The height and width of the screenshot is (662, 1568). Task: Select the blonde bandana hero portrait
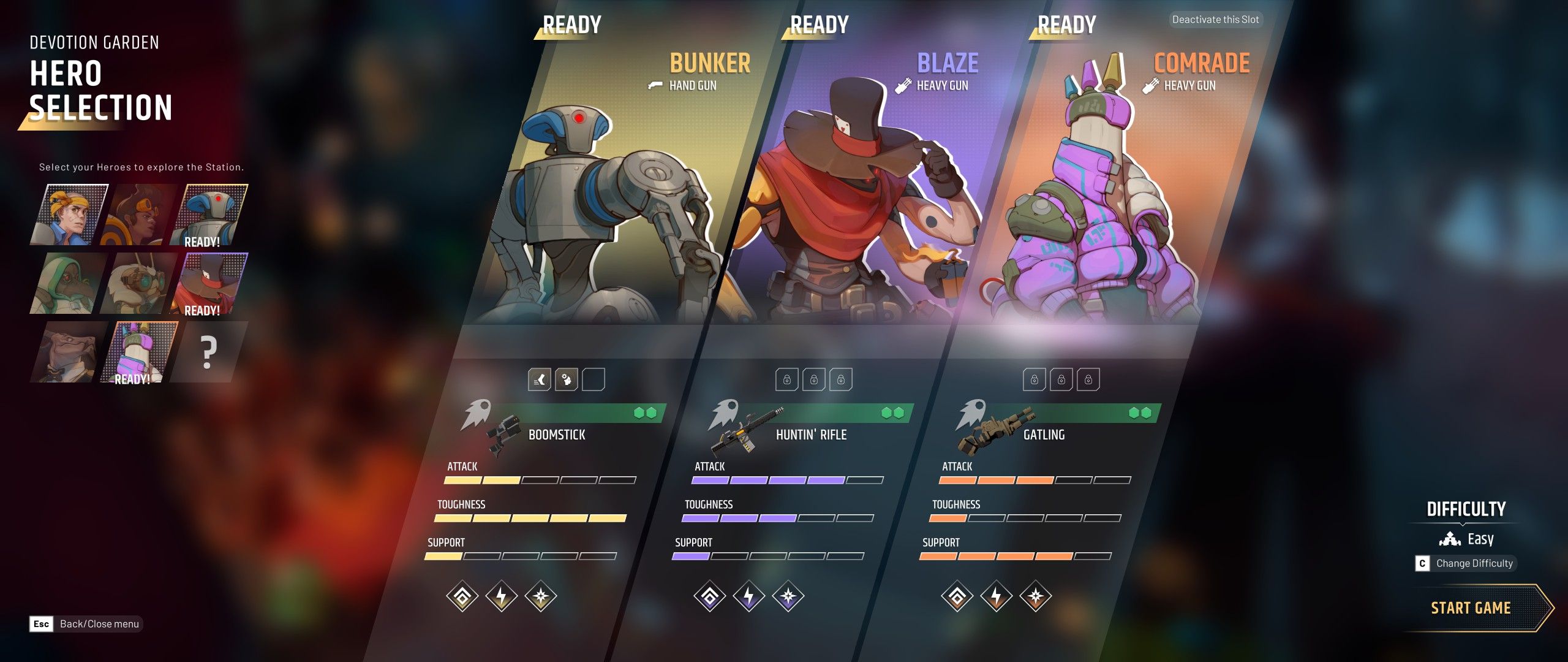(69, 215)
